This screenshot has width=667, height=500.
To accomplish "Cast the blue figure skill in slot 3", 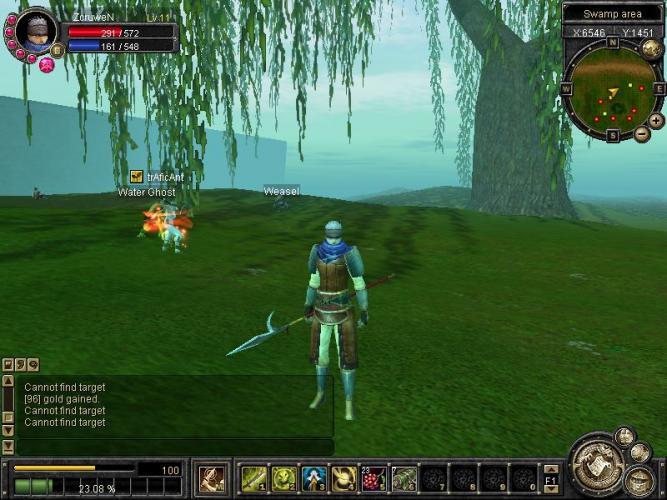I will pyautogui.click(x=315, y=478).
